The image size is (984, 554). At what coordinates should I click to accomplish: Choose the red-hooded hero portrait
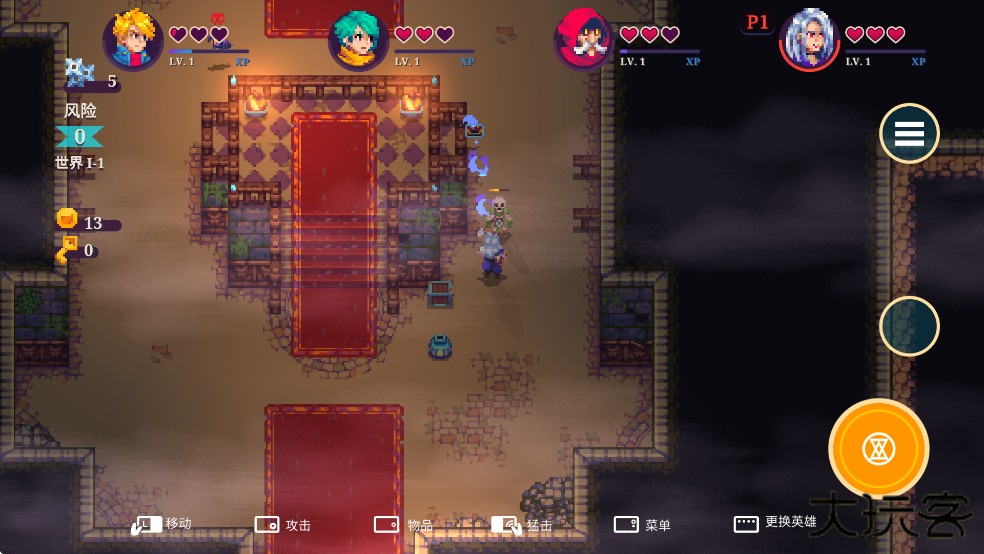coord(584,40)
